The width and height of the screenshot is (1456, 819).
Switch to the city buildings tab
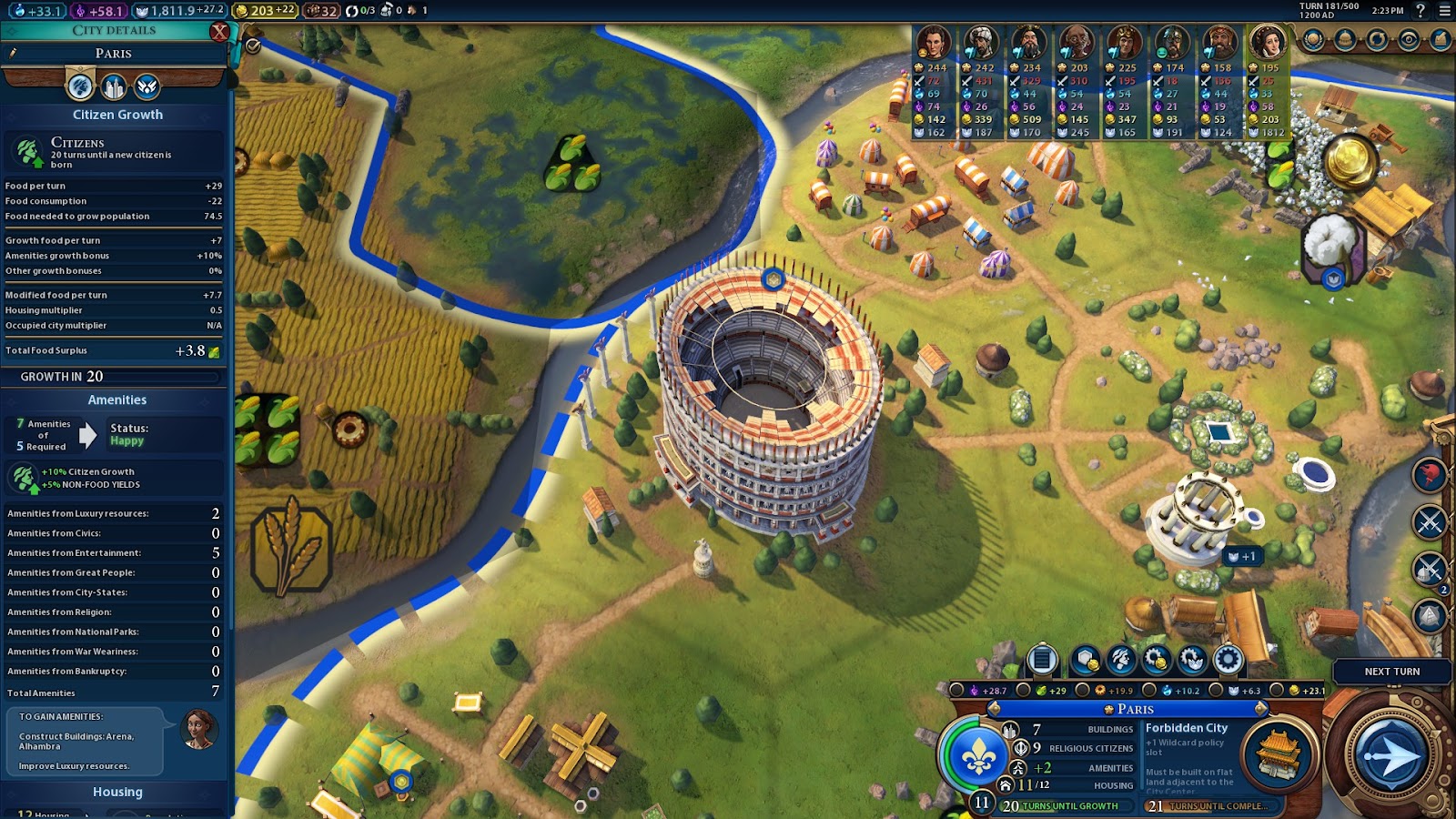tap(114, 87)
